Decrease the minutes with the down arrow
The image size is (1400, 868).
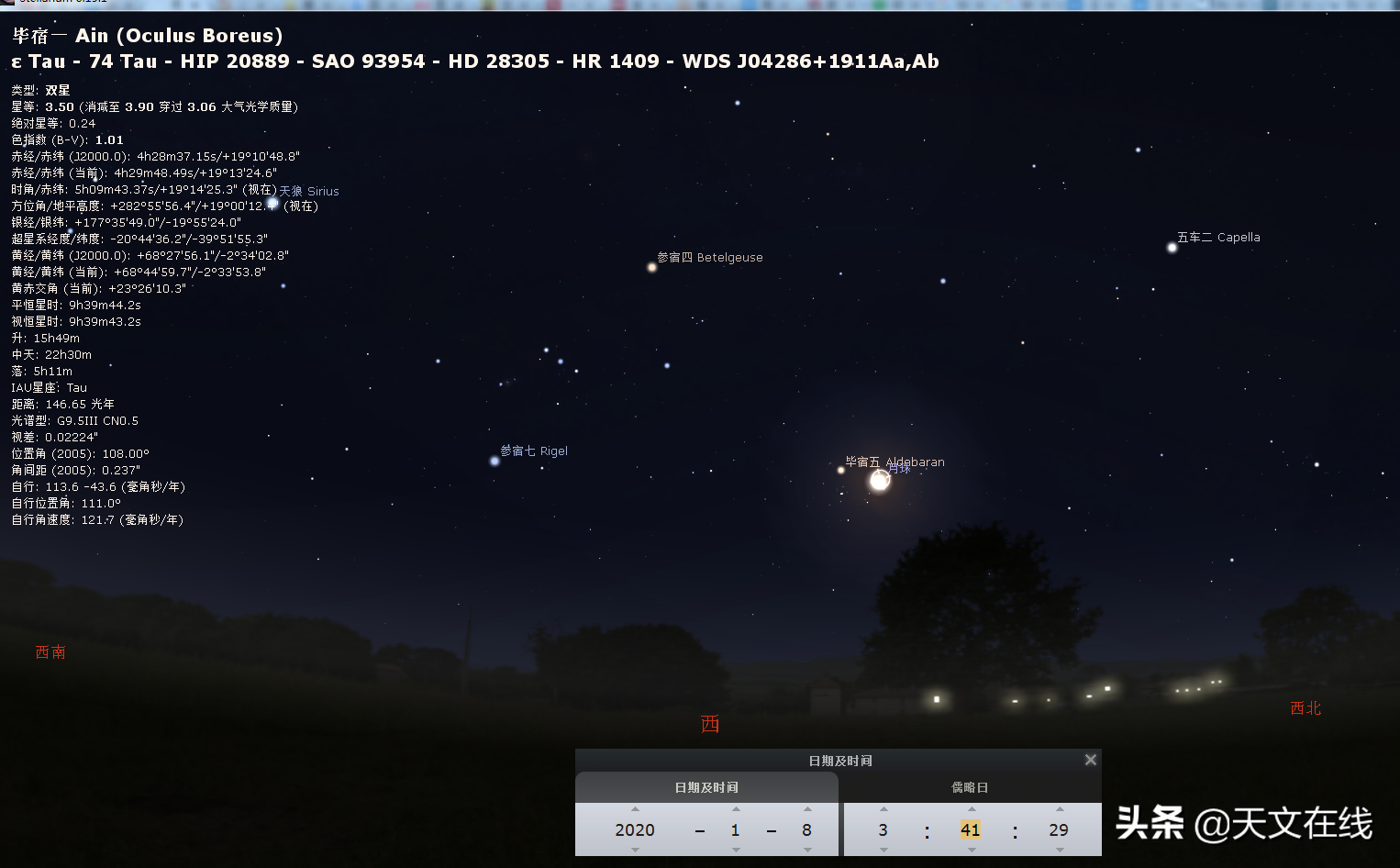(972, 850)
